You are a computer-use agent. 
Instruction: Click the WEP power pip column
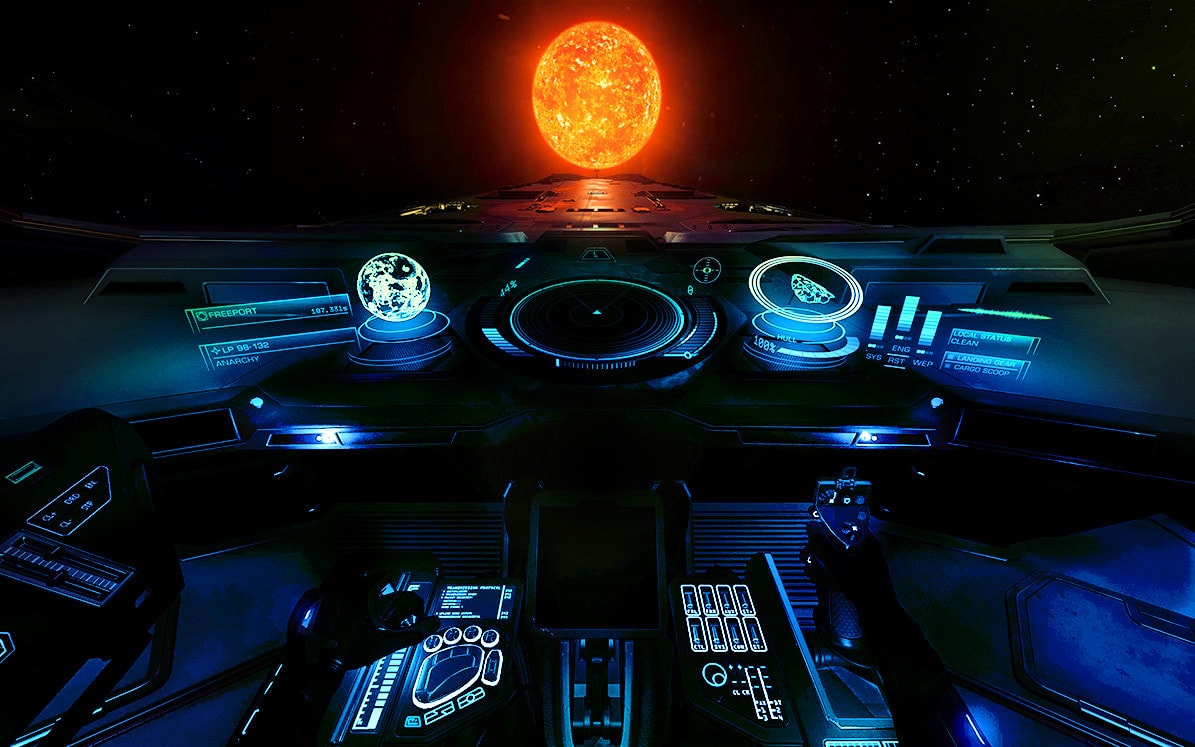pyautogui.click(x=930, y=330)
